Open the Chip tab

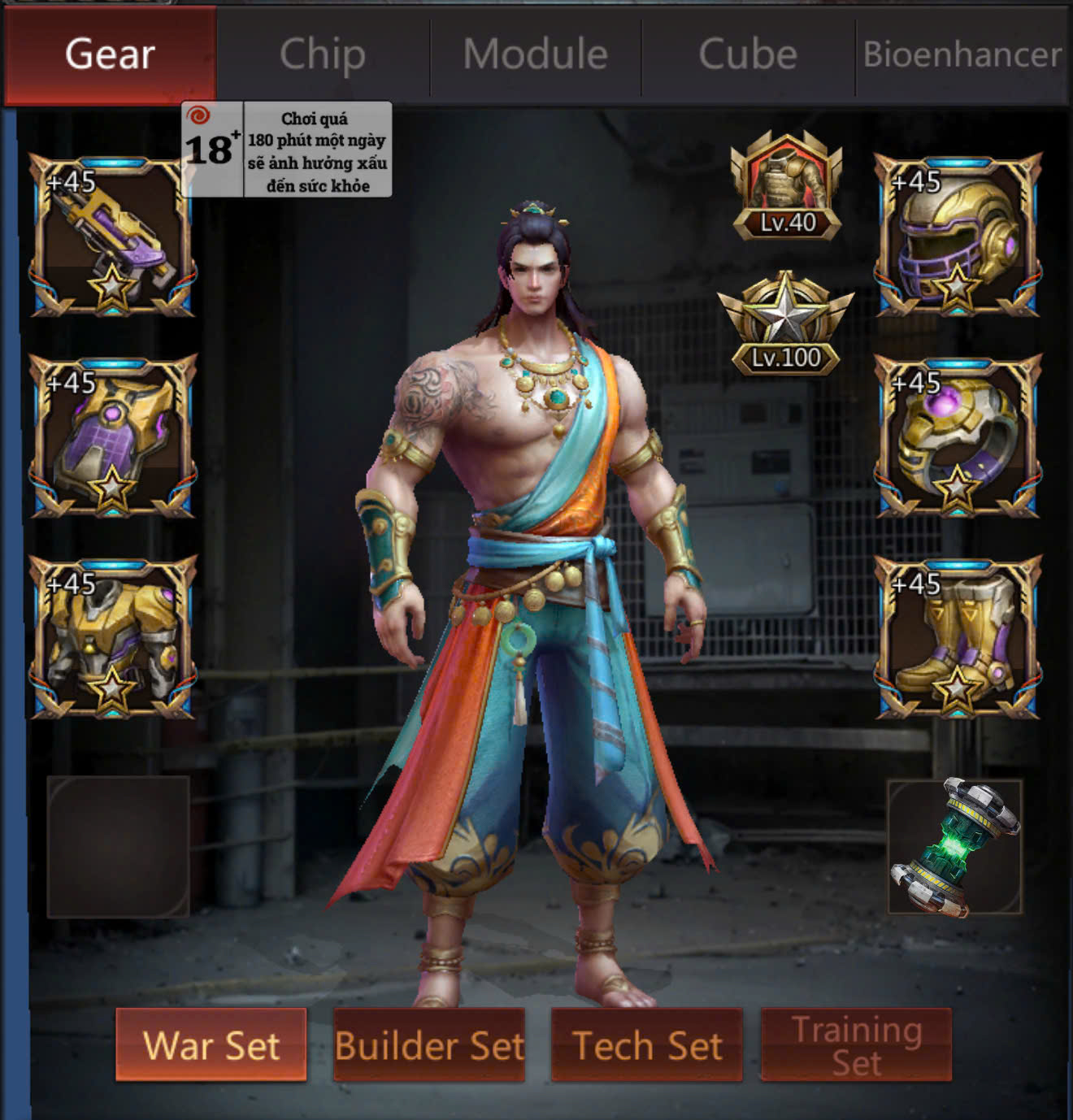click(323, 54)
